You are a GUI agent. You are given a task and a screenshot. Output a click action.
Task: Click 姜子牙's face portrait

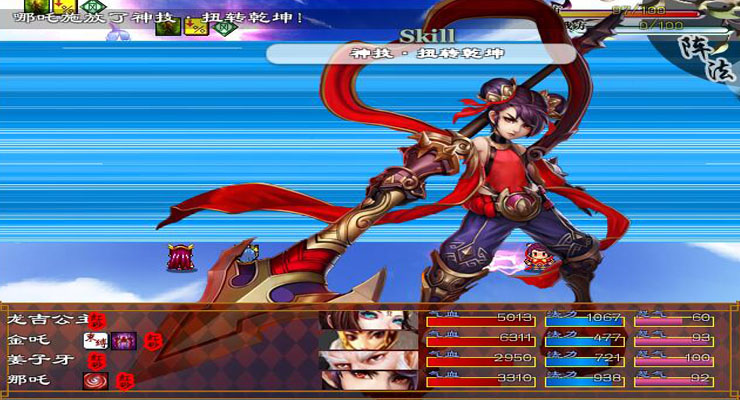click(x=368, y=360)
